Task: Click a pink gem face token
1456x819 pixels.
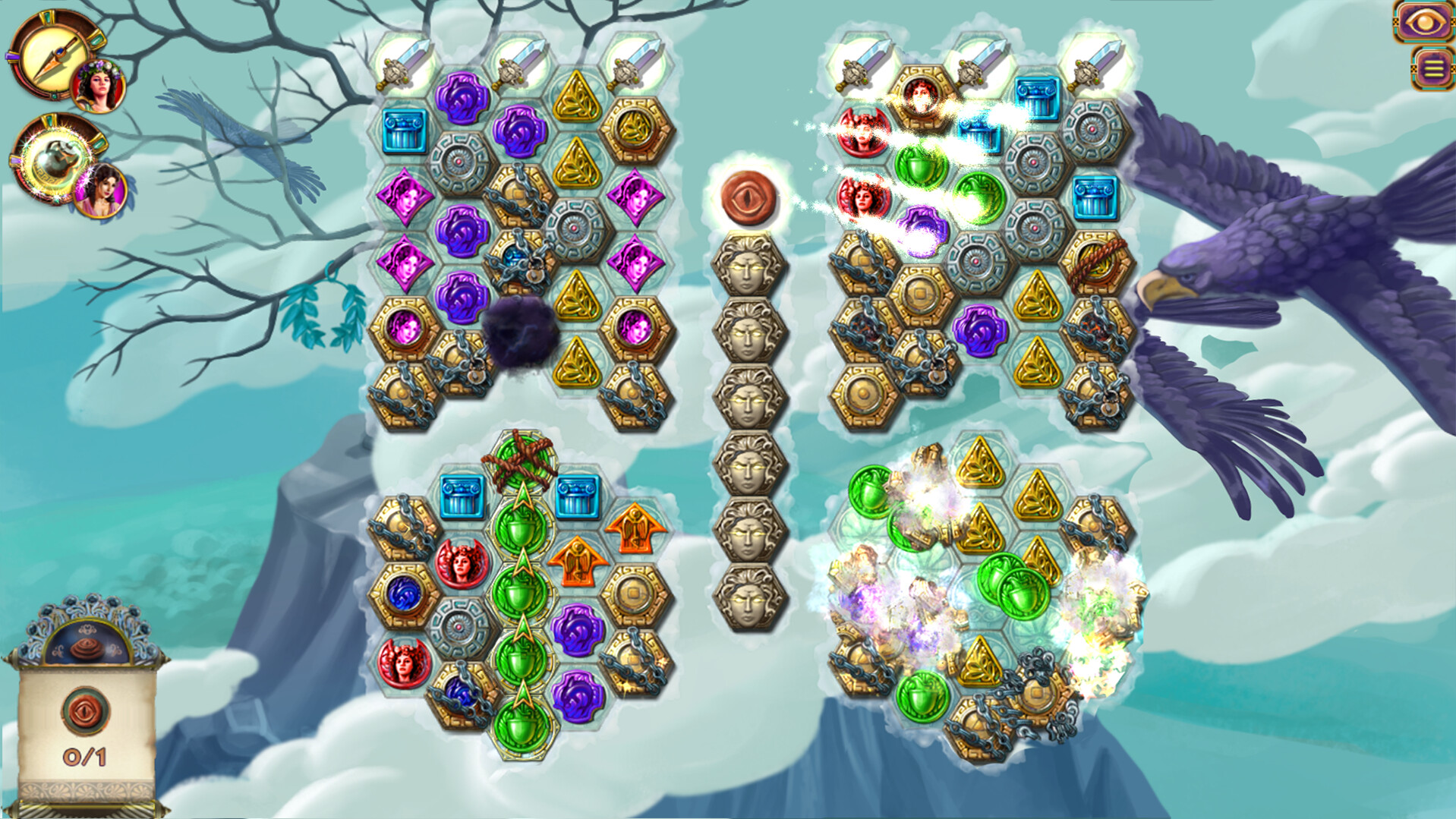Action: pos(408,198)
